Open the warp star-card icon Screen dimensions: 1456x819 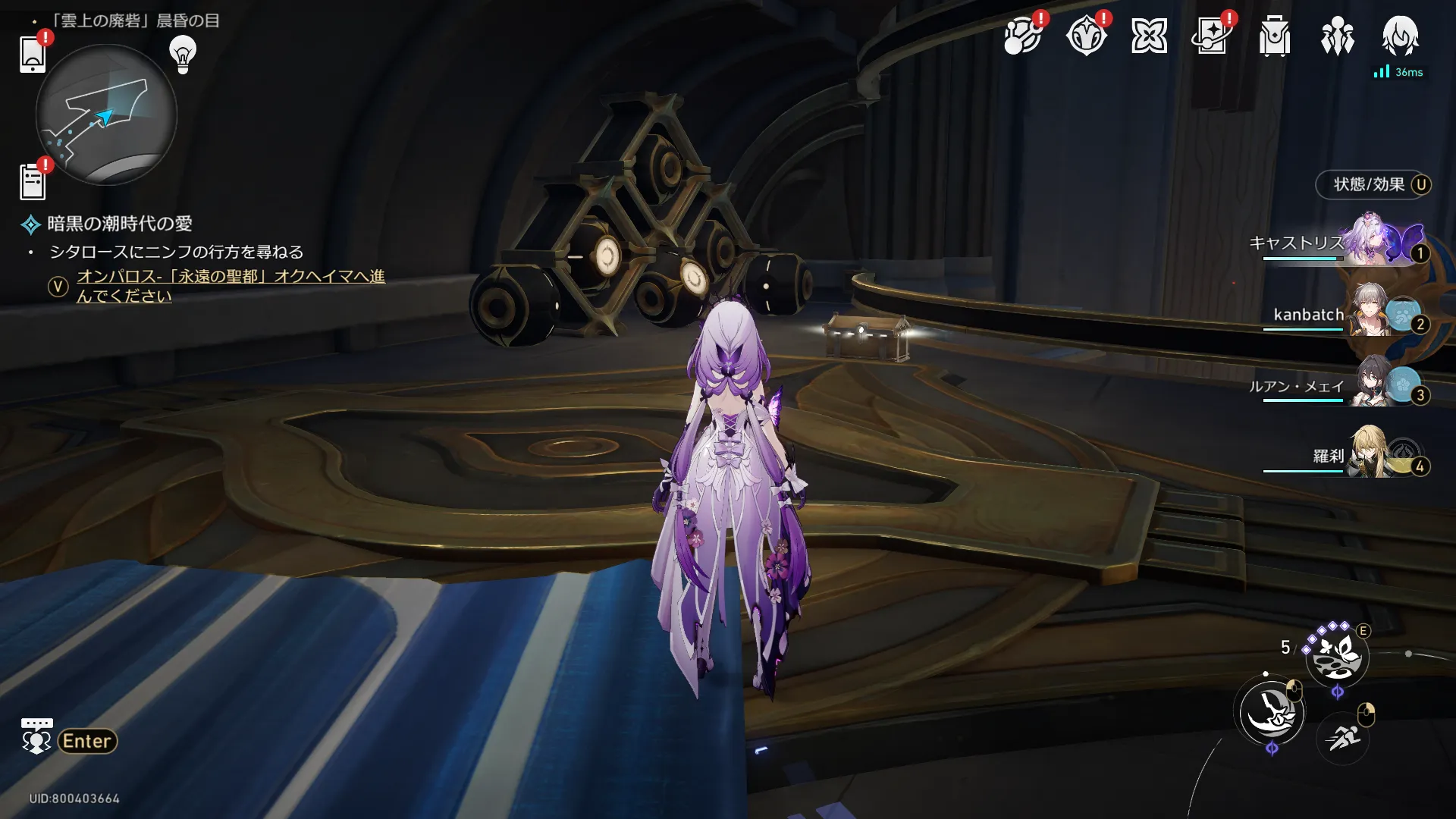[x=1212, y=36]
